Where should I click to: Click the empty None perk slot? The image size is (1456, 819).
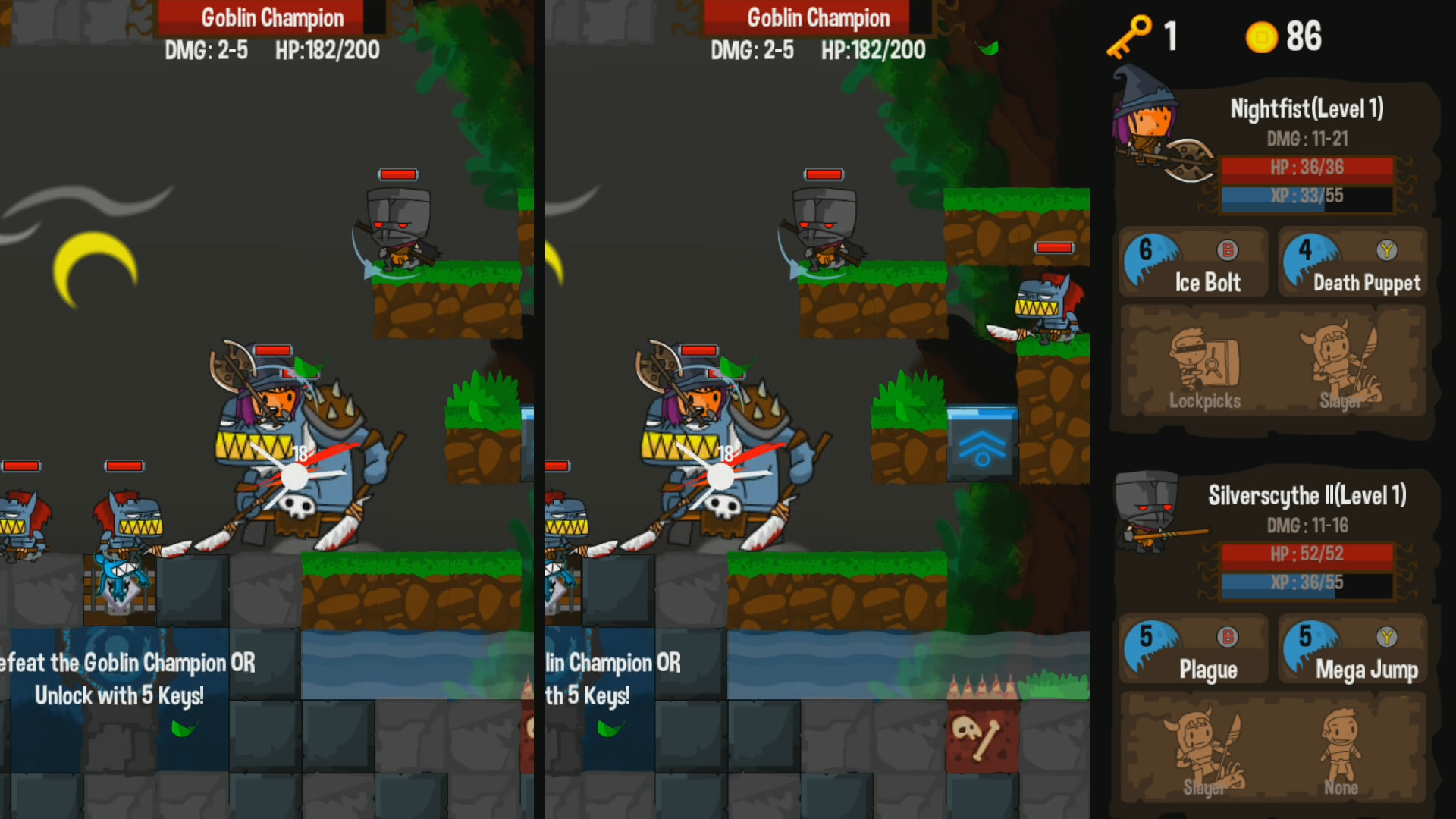pos(1341,751)
